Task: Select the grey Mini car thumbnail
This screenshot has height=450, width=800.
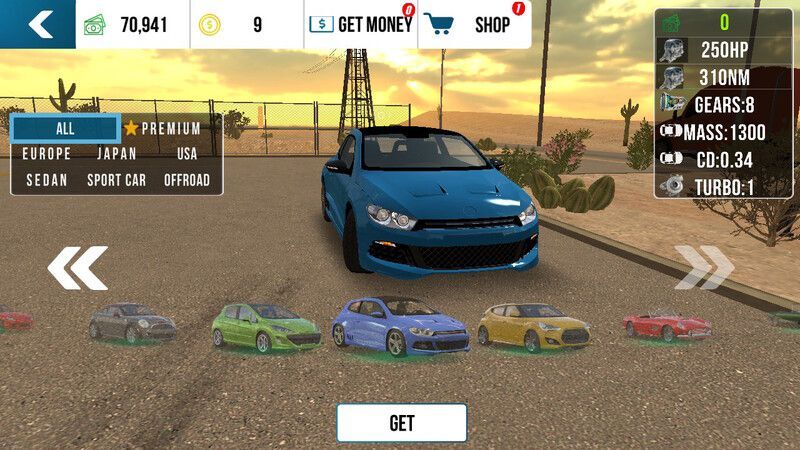Action: [x=132, y=322]
